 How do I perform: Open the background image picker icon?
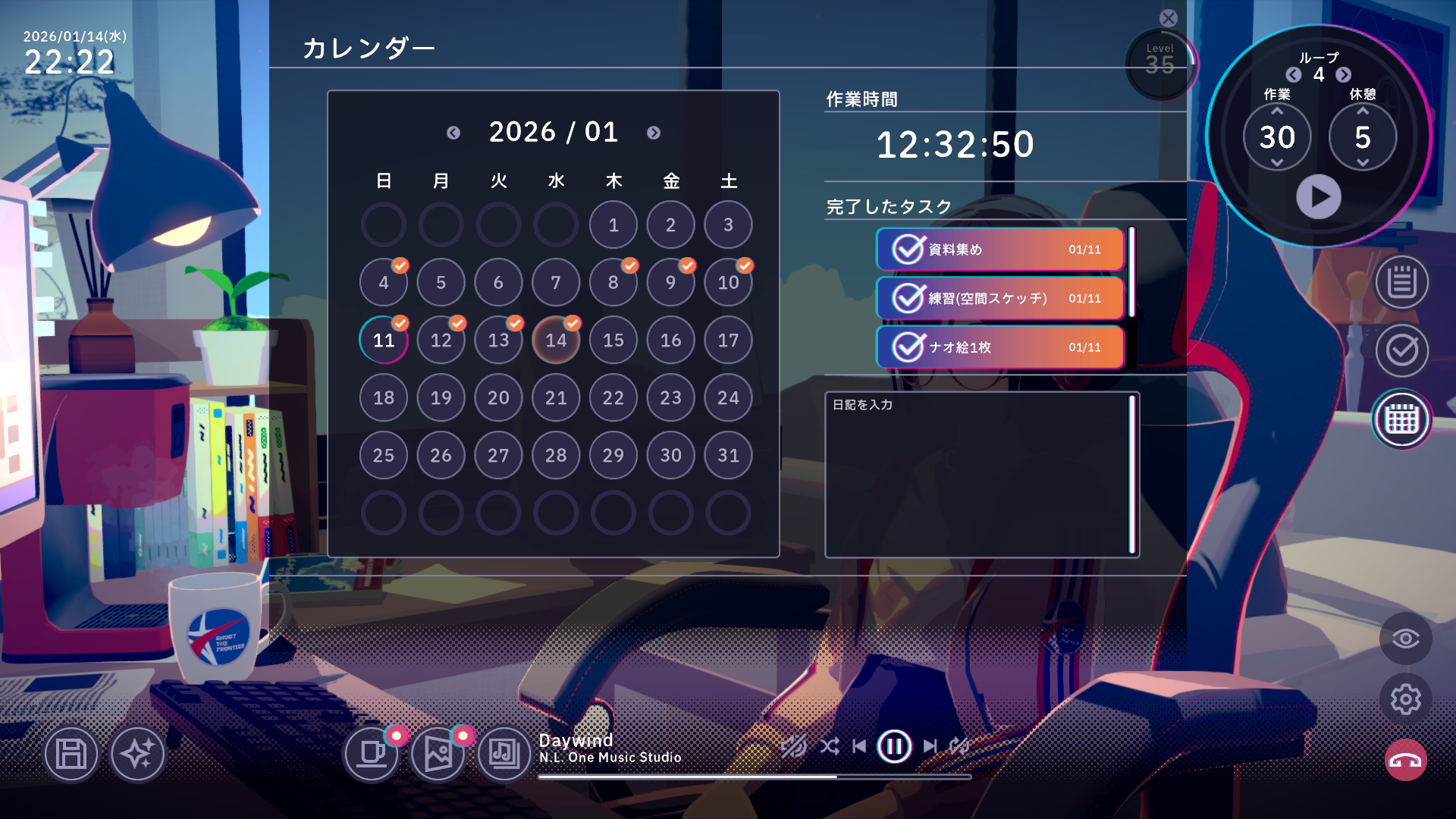click(438, 755)
